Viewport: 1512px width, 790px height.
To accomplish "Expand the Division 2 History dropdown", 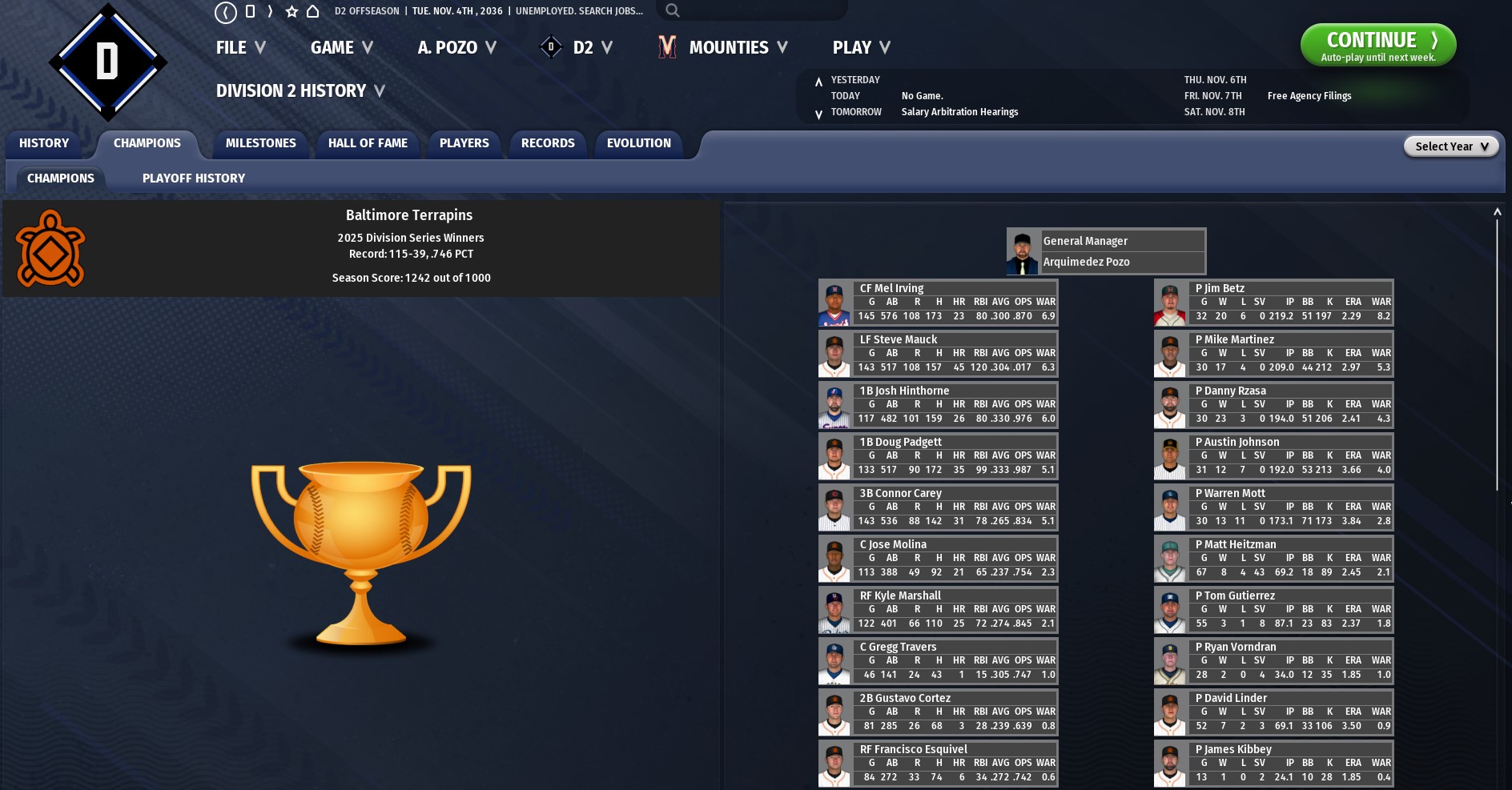I will (300, 91).
